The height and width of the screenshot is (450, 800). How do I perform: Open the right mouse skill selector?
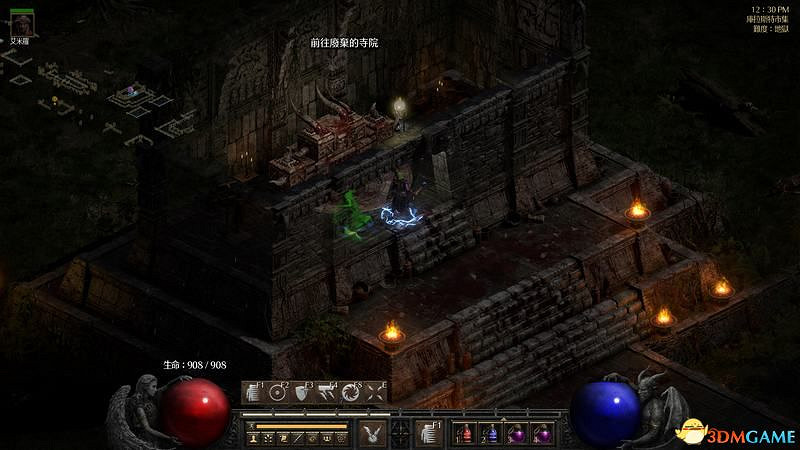point(429,432)
